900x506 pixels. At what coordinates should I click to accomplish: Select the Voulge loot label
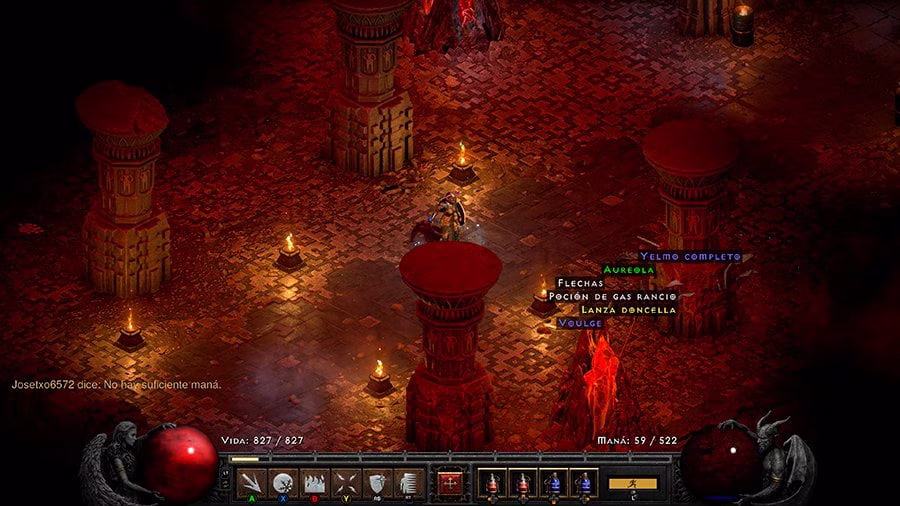coord(581,323)
